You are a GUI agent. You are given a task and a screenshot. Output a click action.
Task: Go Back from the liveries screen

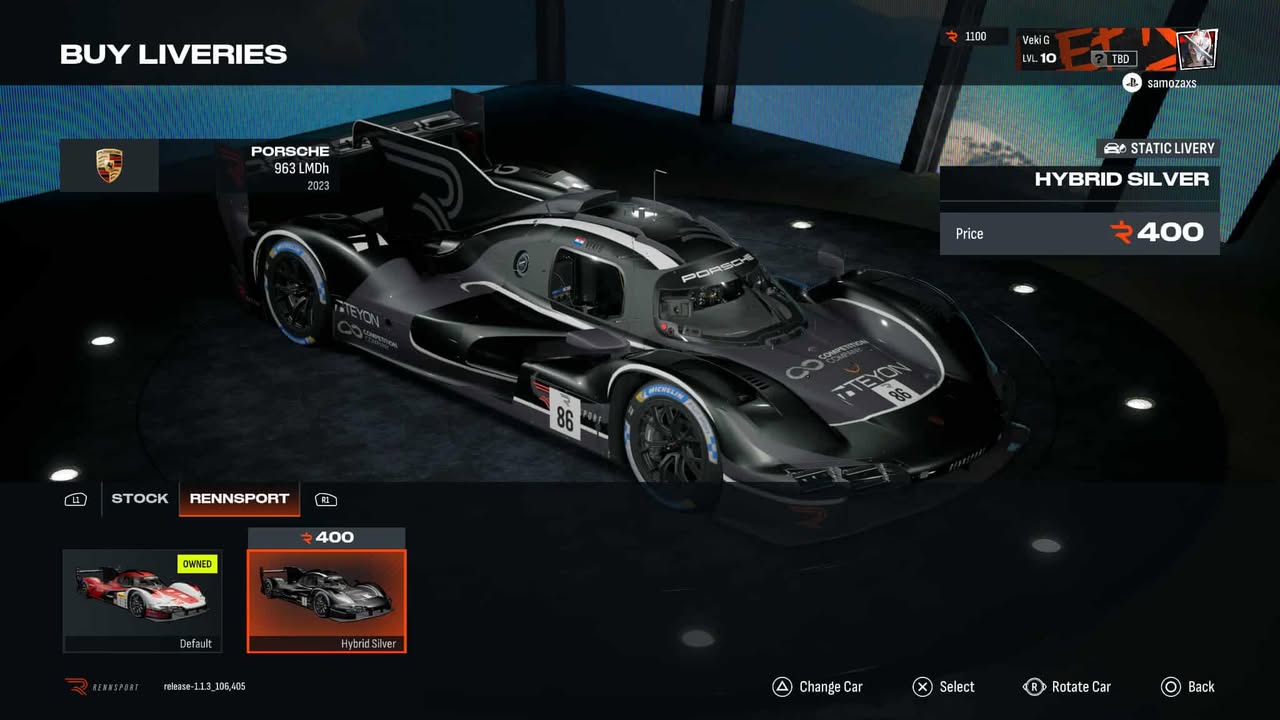click(1188, 687)
